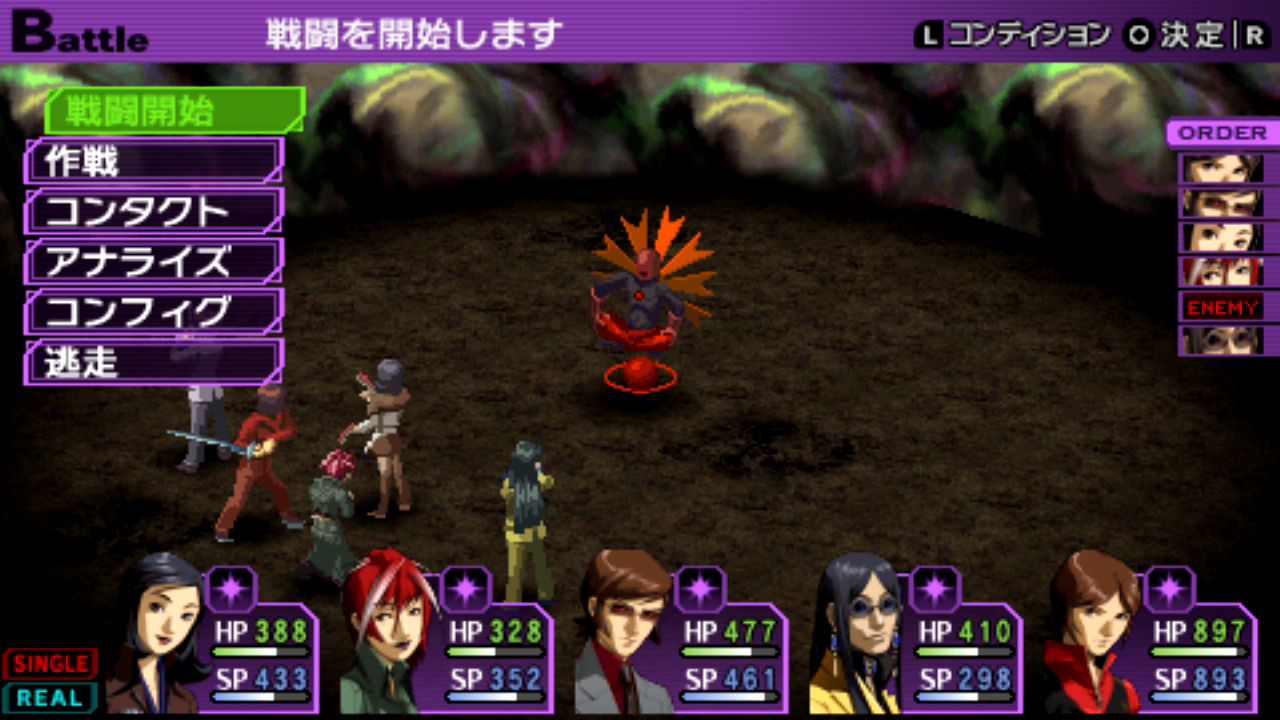Click the ENEMY entry in turn order
1280x720 pixels.
(x=1221, y=307)
